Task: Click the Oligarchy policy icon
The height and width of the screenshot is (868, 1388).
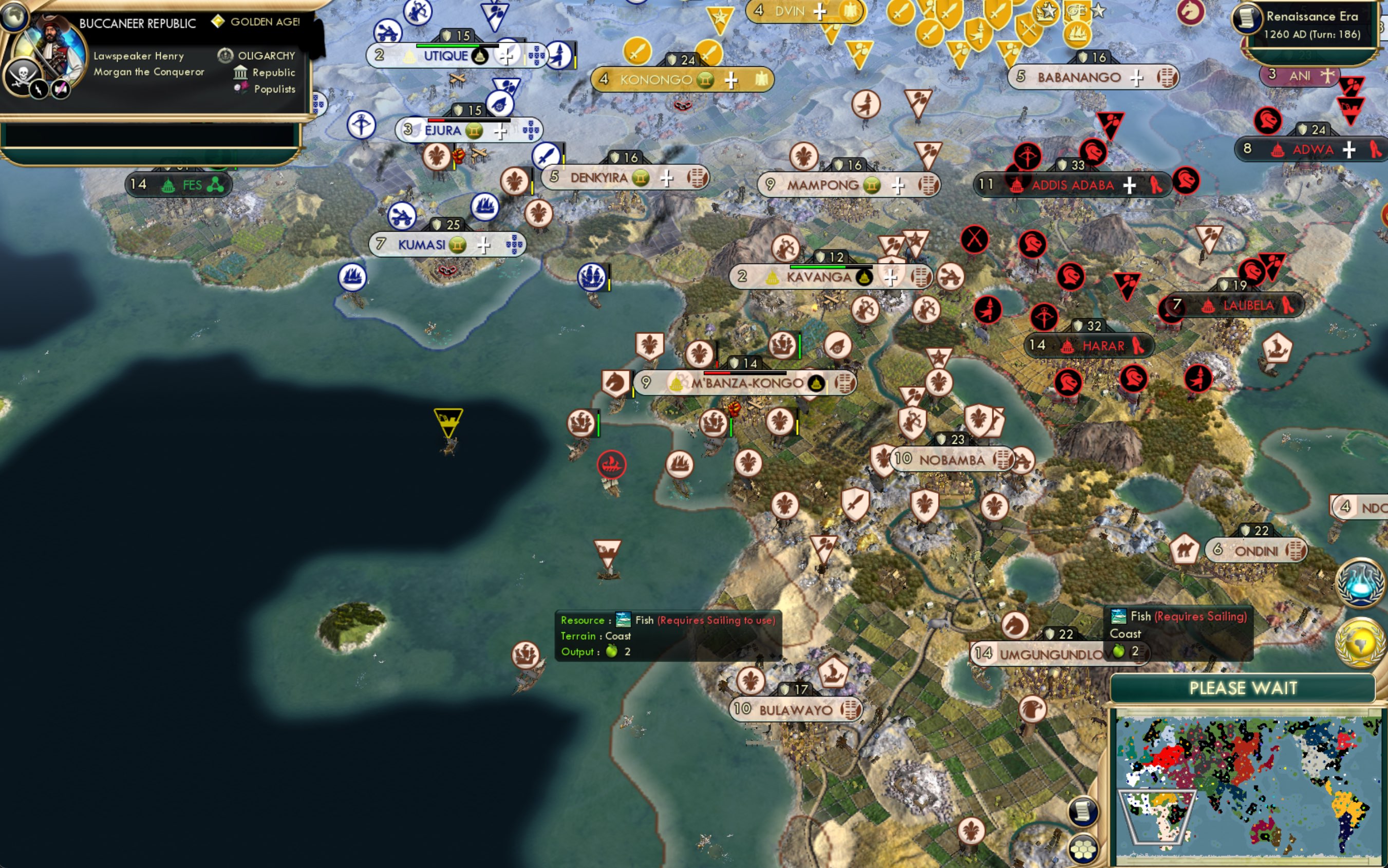Action: (x=224, y=55)
